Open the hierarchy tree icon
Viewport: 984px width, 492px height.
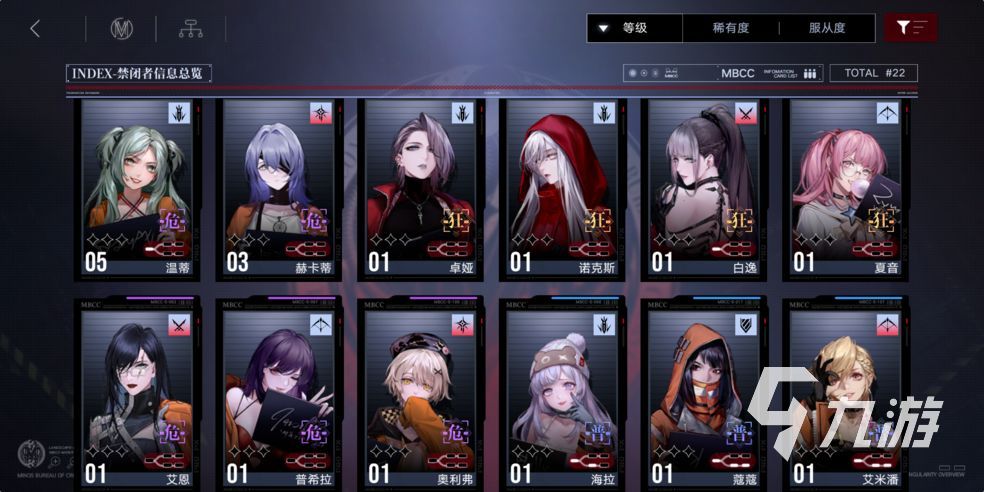point(190,29)
